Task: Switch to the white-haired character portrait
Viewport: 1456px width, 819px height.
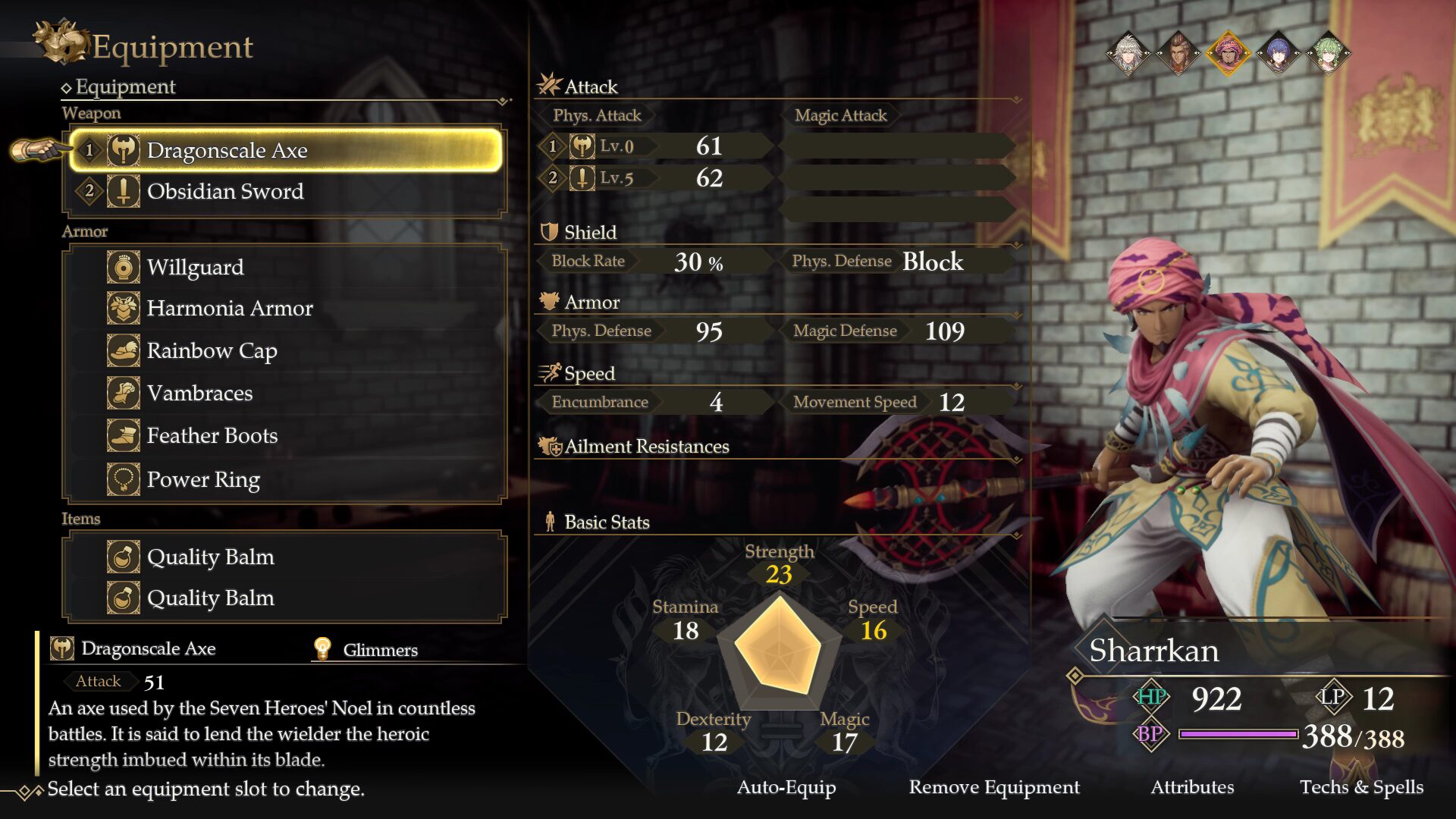Action: click(1128, 53)
